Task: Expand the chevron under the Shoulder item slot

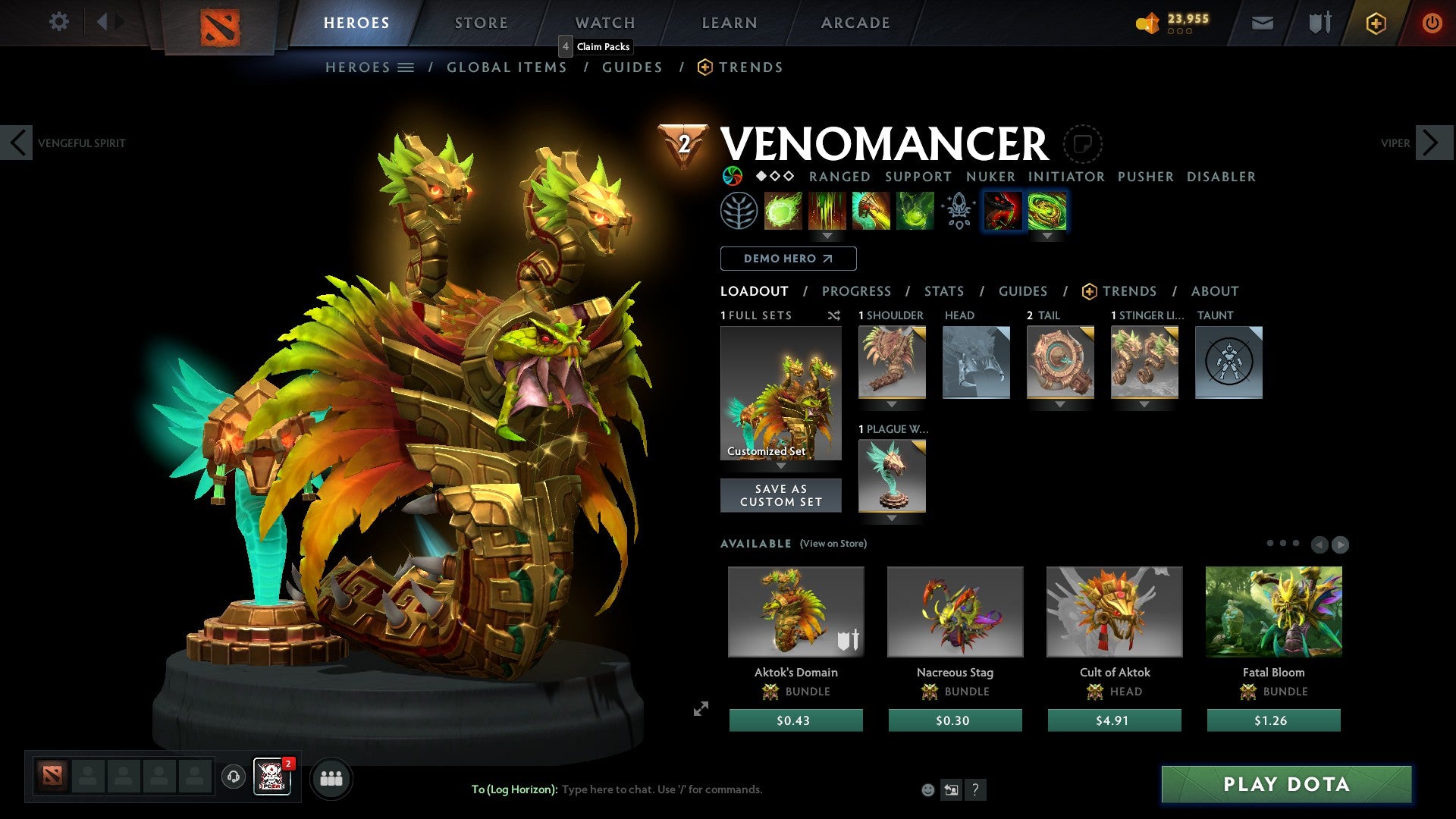Action: click(891, 404)
